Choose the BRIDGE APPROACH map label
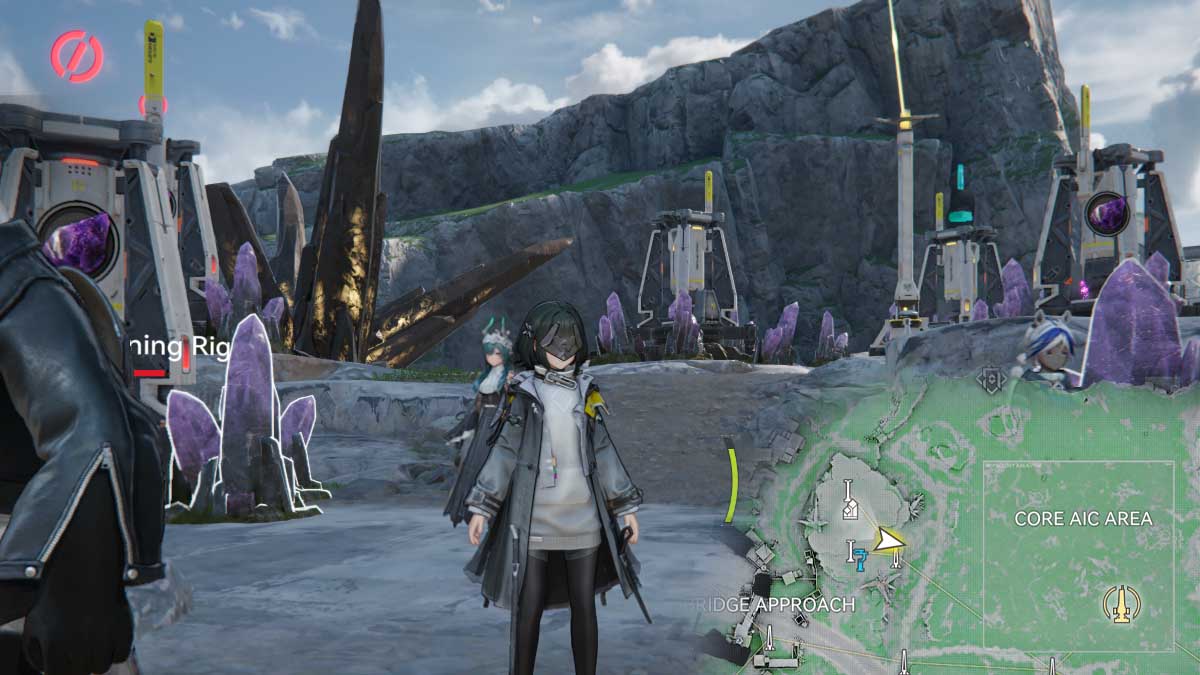The image size is (1200, 675). pos(773,605)
